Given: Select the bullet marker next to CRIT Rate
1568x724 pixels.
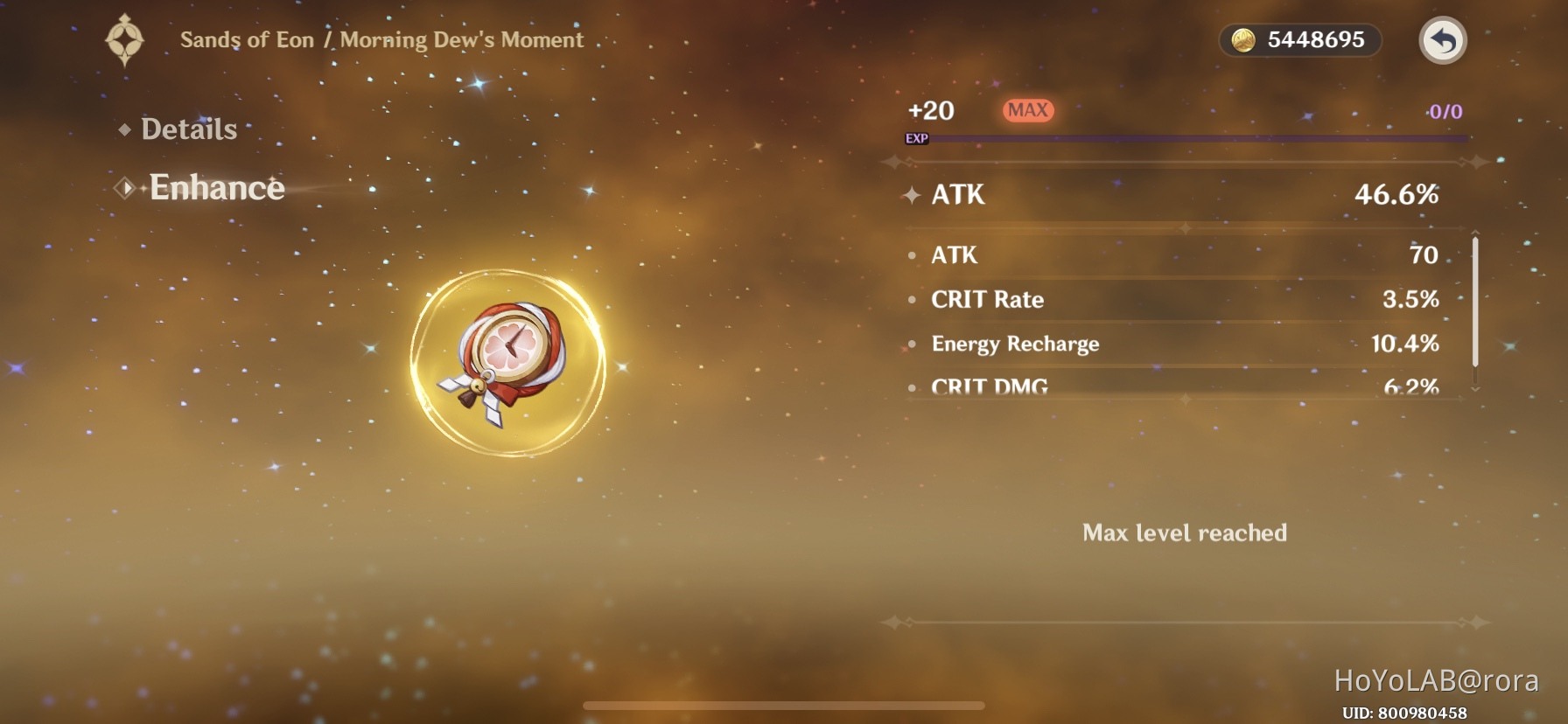Looking at the screenshot, I should pos(911,301).
